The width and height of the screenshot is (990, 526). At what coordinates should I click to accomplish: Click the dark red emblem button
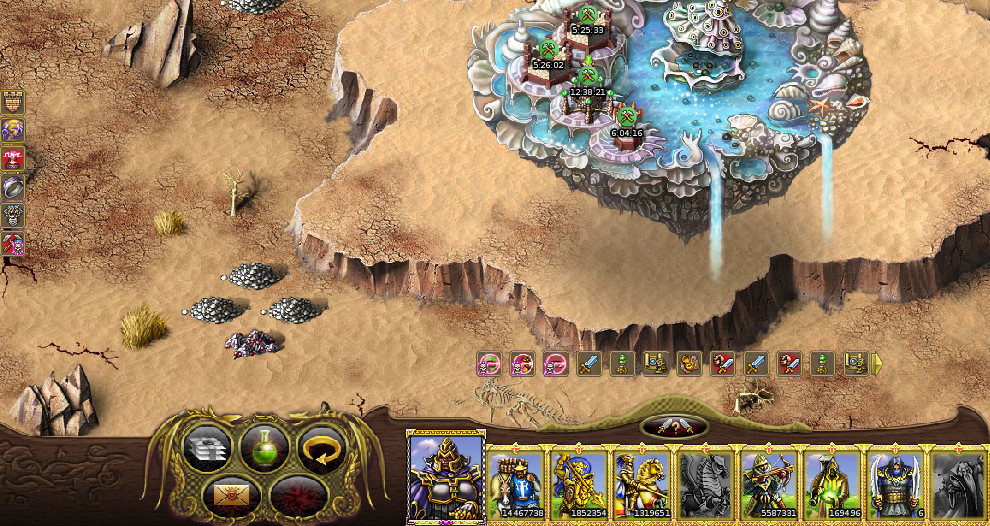pyautogui.click(x=293, y=494)
